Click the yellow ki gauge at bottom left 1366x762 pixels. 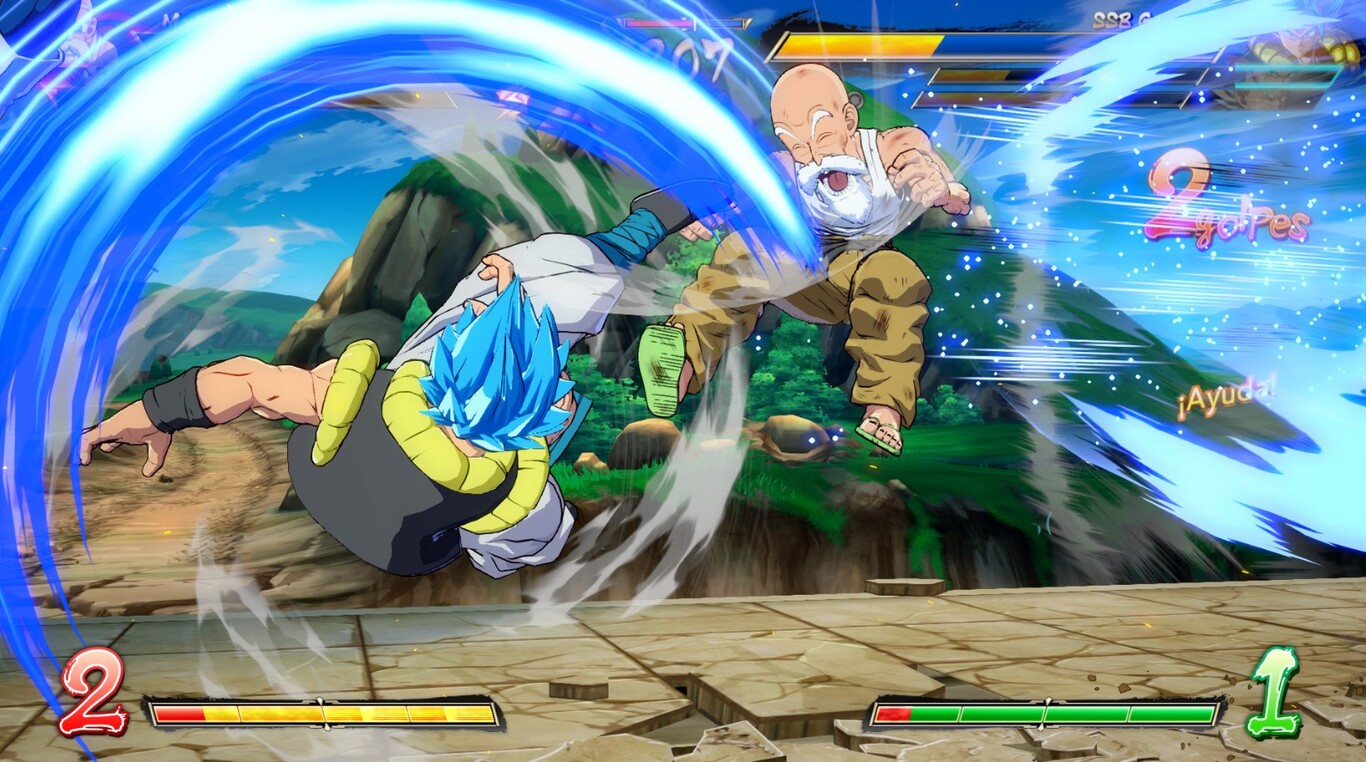coord(320,712)
